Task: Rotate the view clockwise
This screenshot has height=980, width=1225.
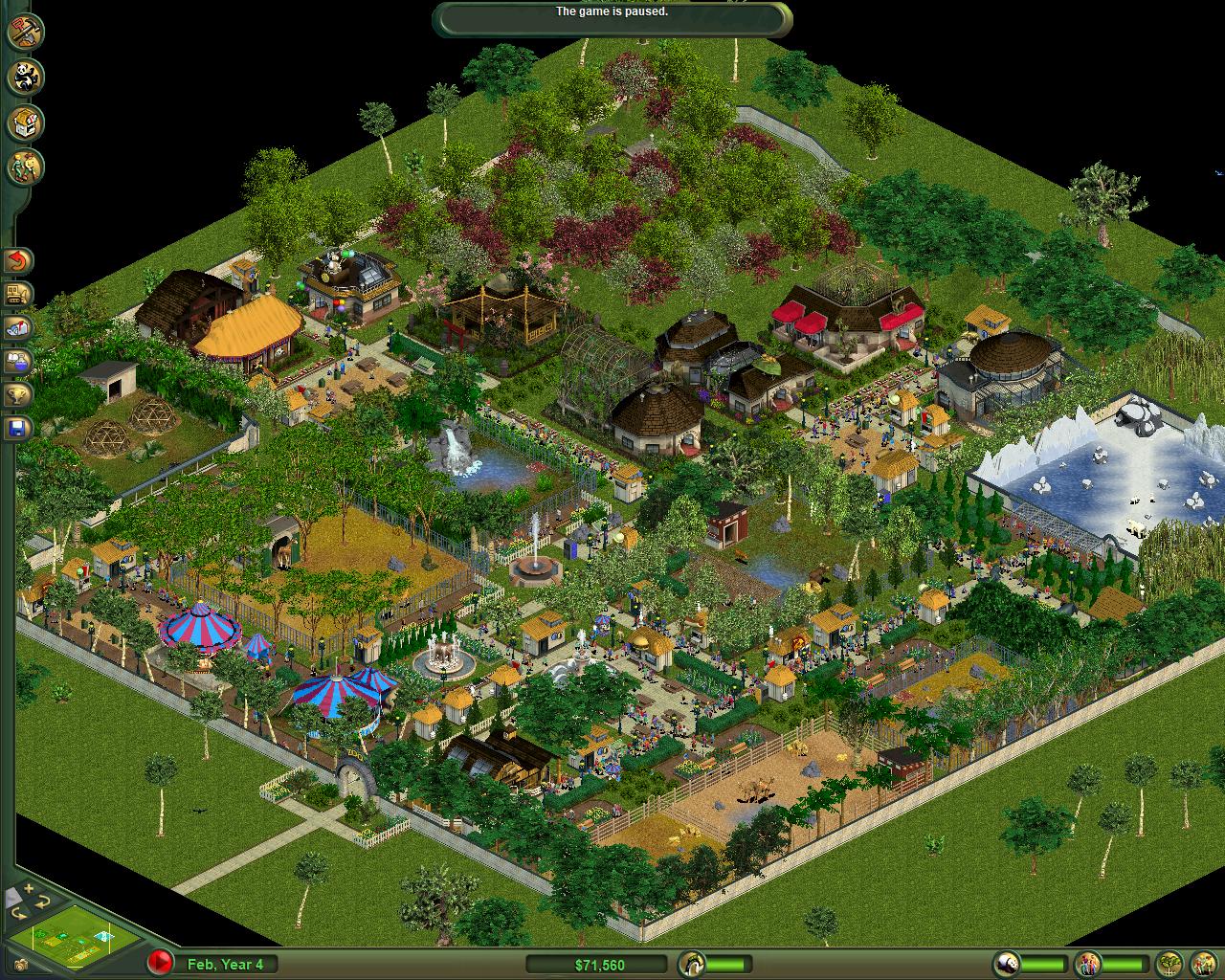Action: coord(42,902)
